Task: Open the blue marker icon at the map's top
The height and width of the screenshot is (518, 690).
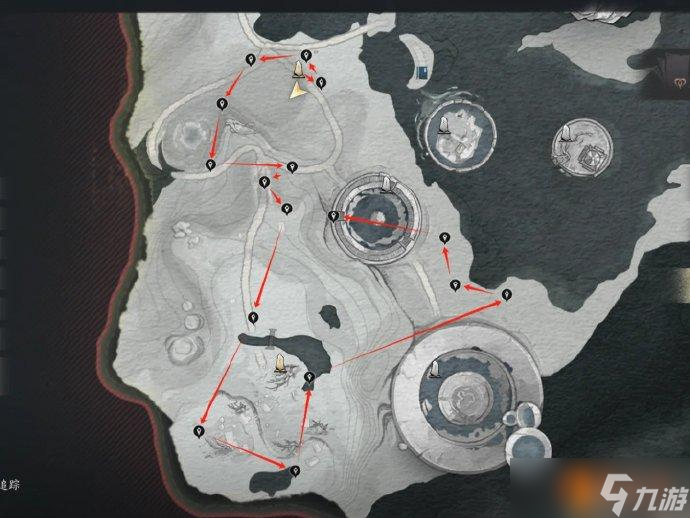Action: click(426, 70)
